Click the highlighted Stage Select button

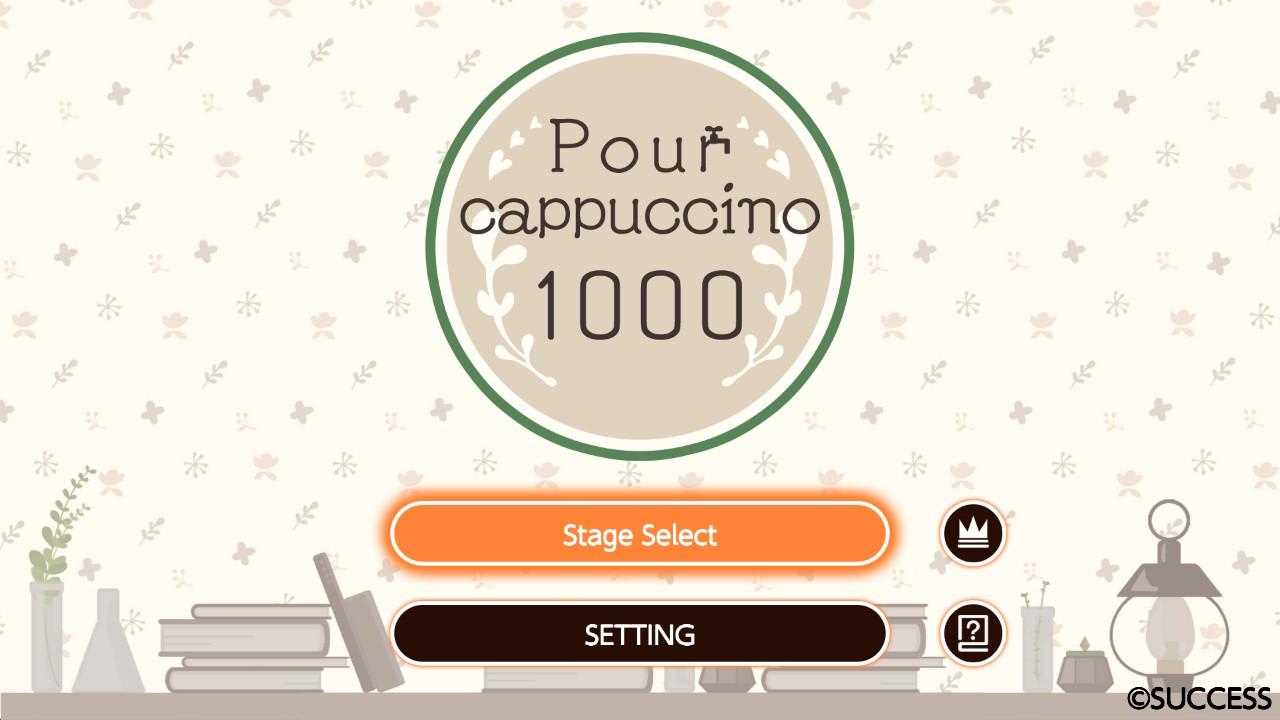pos(640,535)
